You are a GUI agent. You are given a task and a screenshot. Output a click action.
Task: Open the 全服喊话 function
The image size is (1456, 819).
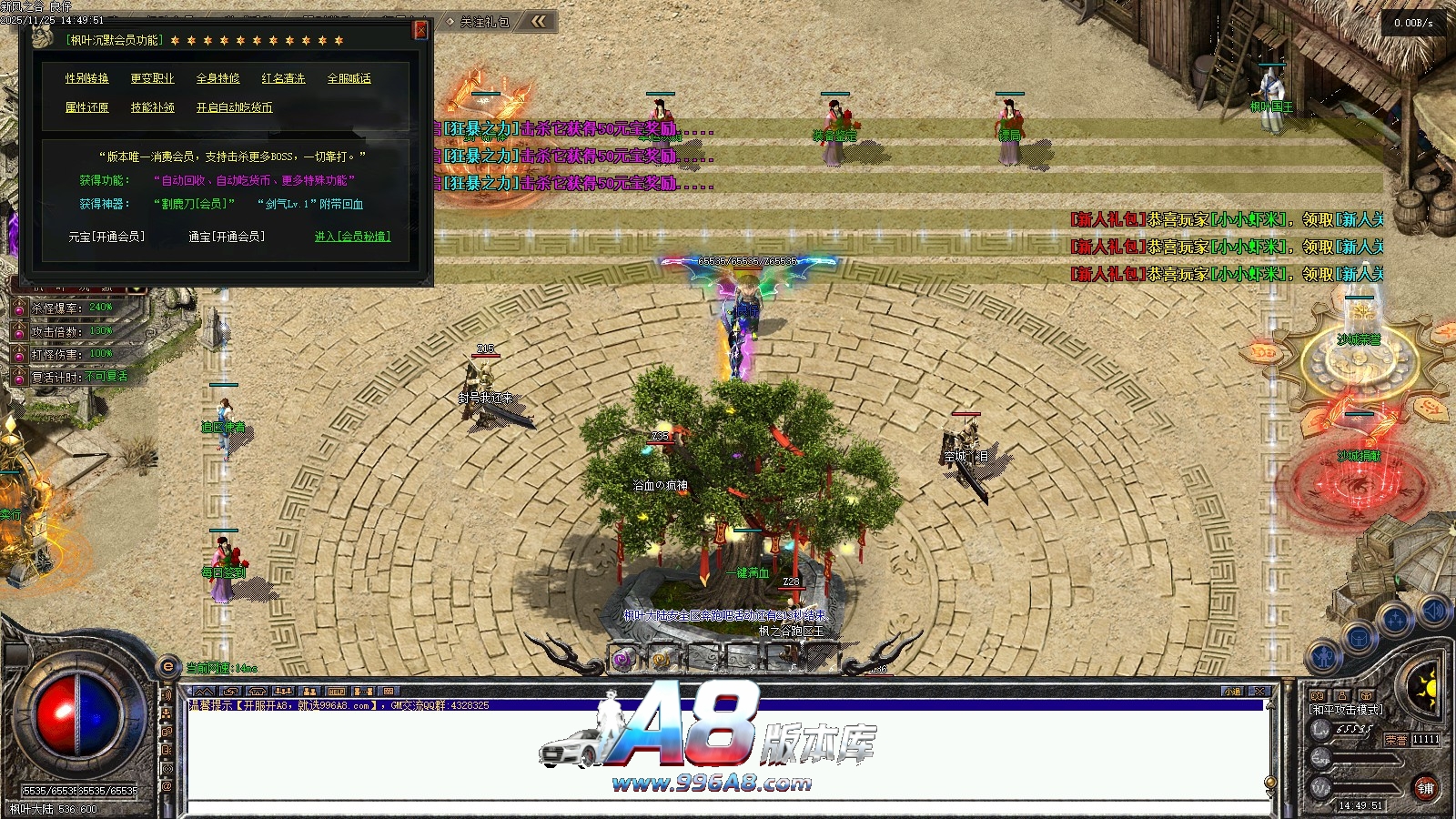(349, 79)
